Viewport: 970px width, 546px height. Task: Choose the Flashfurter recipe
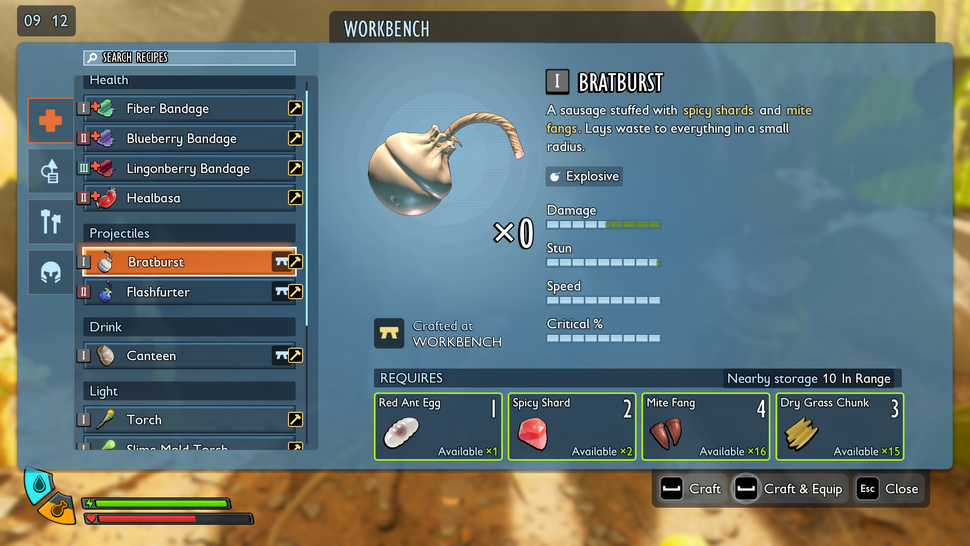[180, 292]
